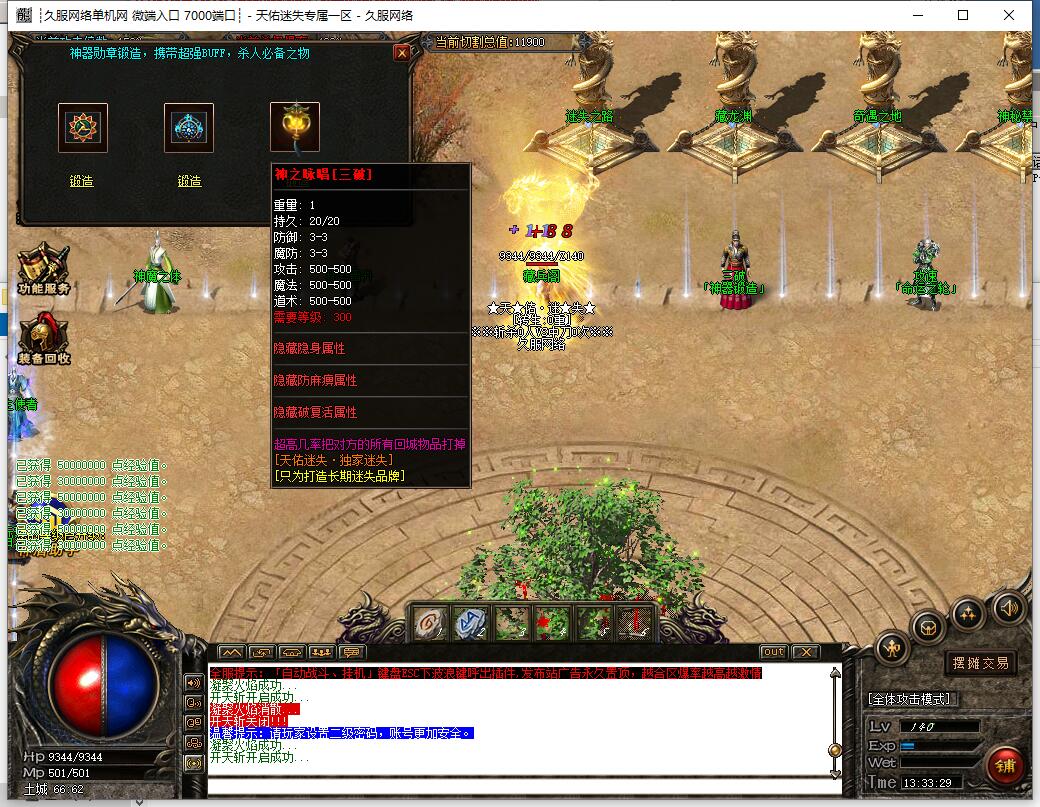This screenshot has height=807, width=1040.
Task: Maximize the game client window
Action: point(963,15)
